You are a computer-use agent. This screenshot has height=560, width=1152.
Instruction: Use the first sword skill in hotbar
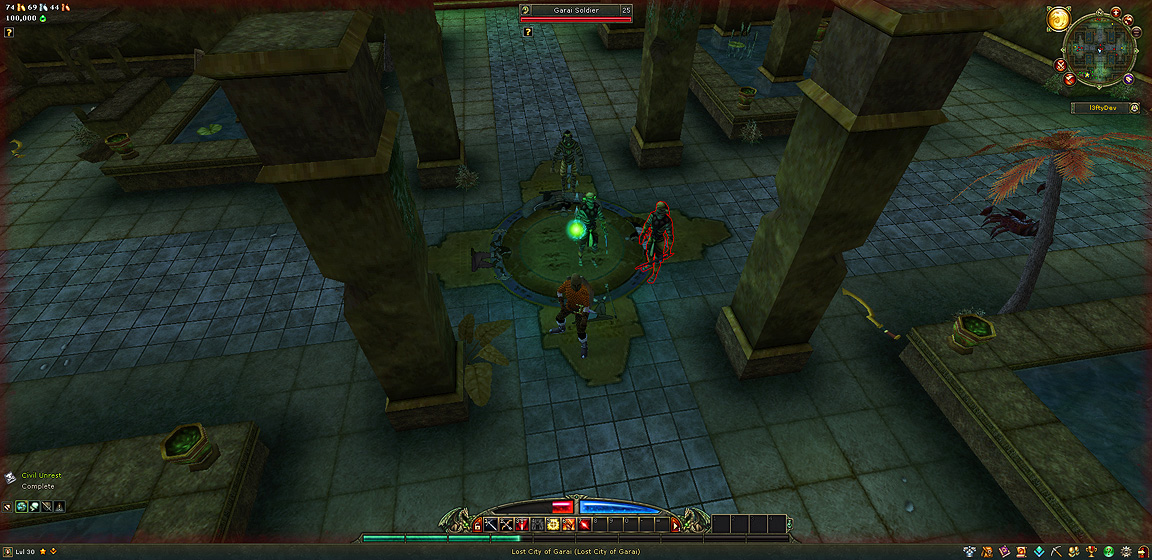[x=492, y=525]
